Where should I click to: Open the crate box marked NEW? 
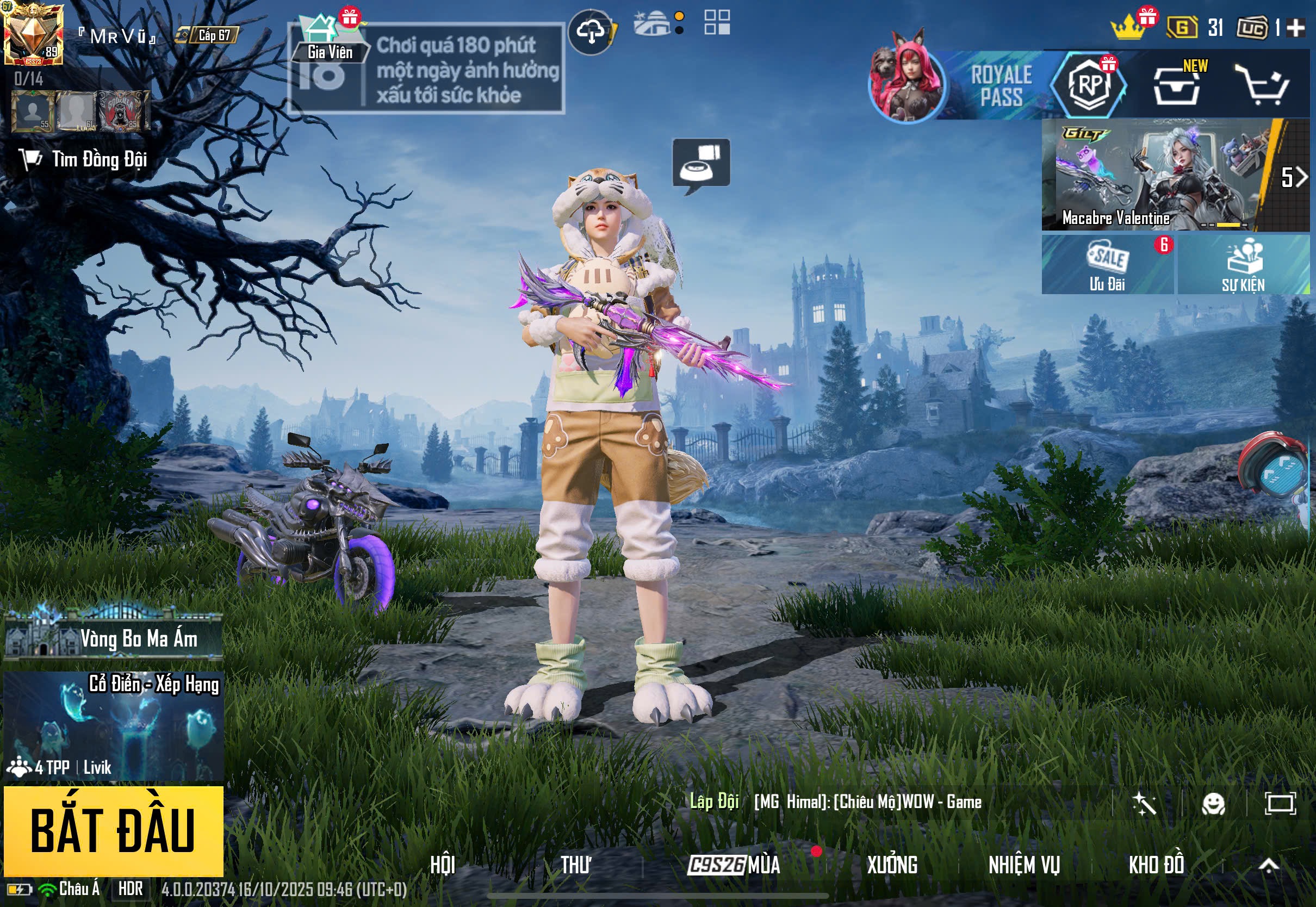point(1176,86)
